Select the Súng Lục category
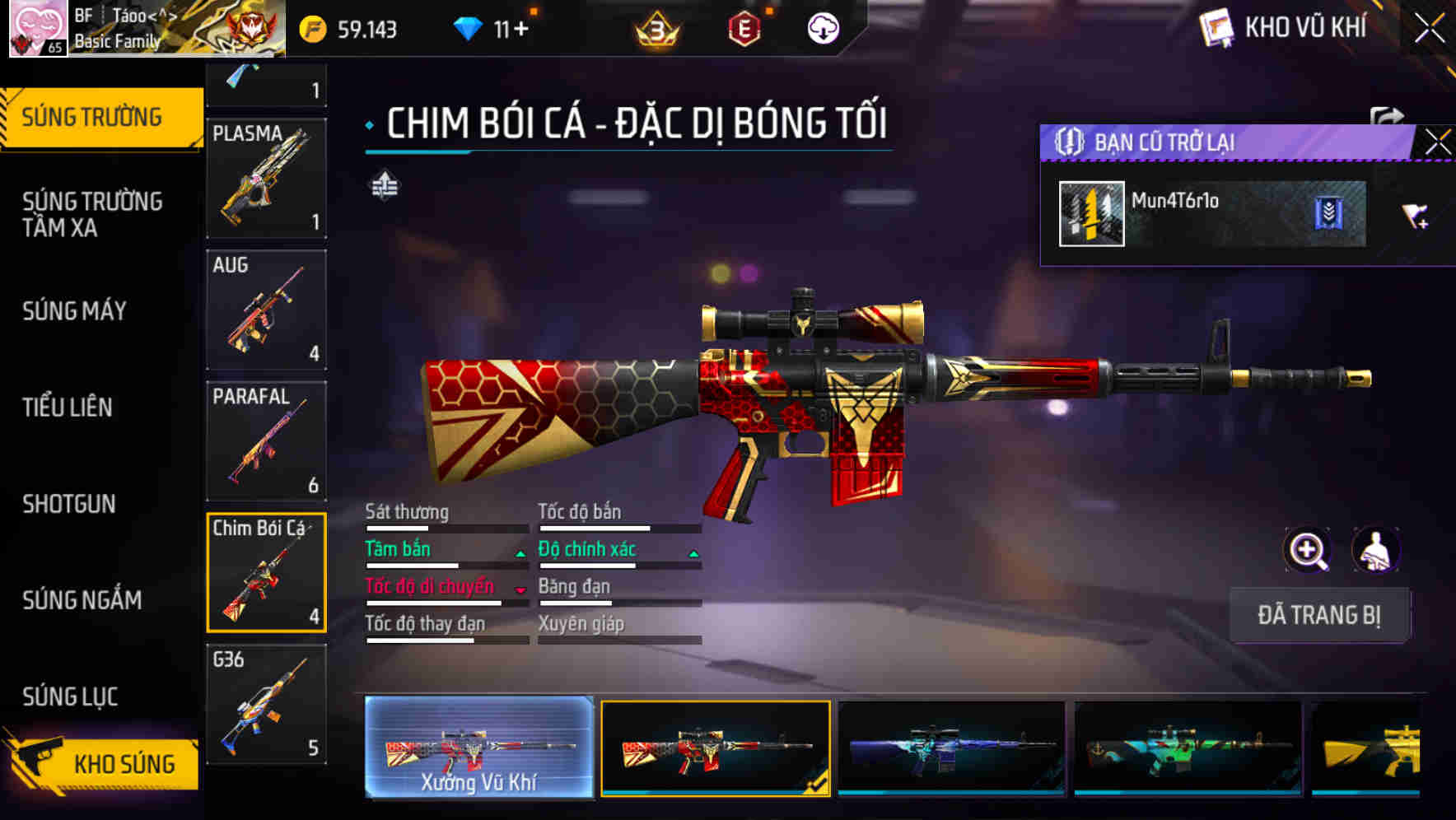This screenshot has height=820, width=1456. [71, 697]
